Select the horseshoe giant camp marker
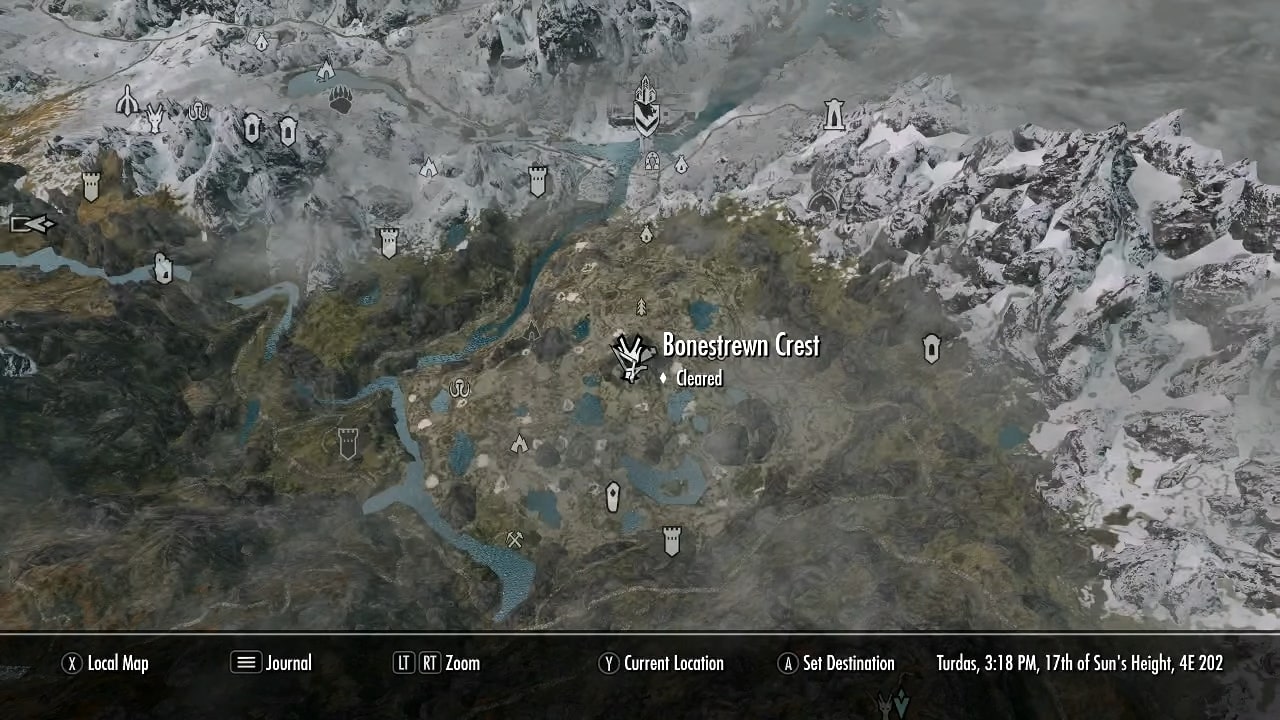Image resolution: width=1280 pixels, height=720 pixels. (x=458, y=388)
